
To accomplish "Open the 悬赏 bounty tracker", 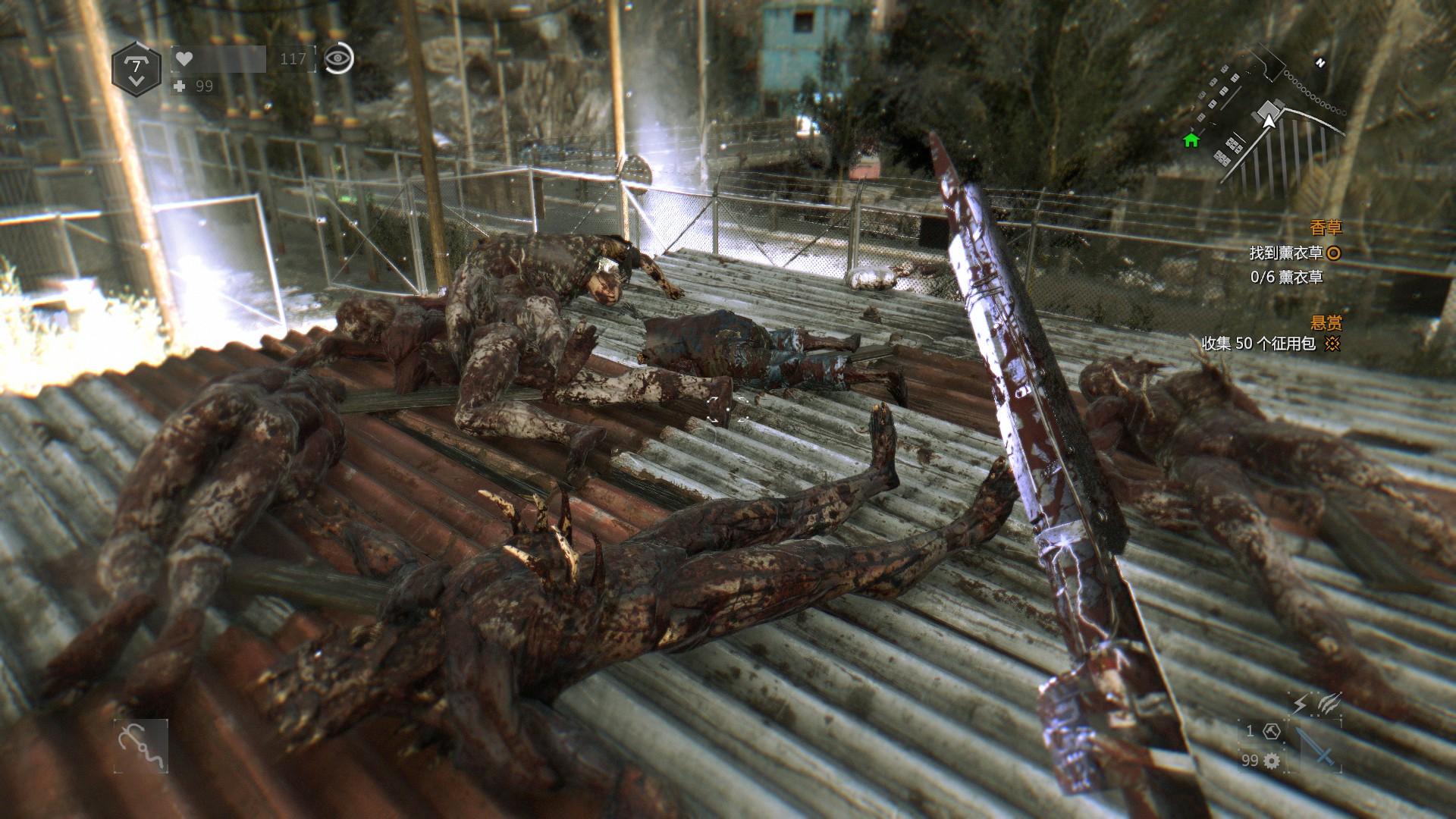I will pos(1325,322).
